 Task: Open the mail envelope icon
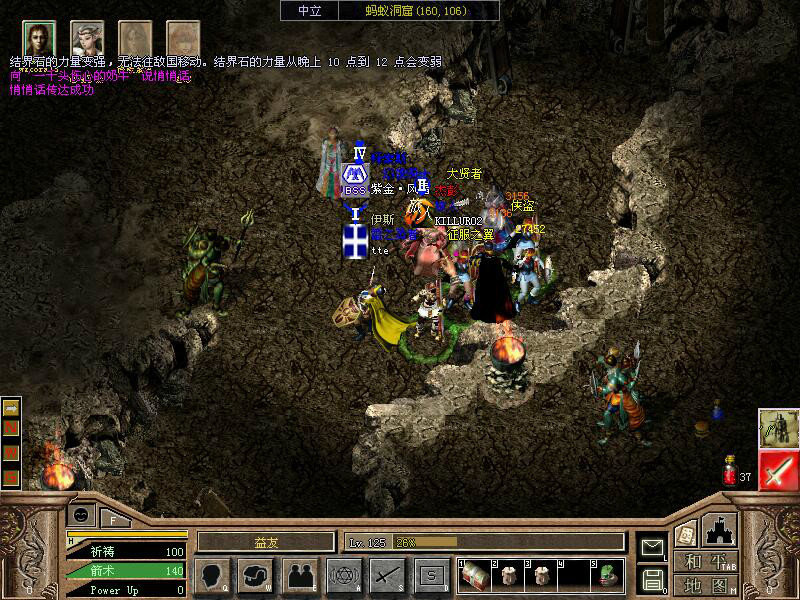point(651,547)
